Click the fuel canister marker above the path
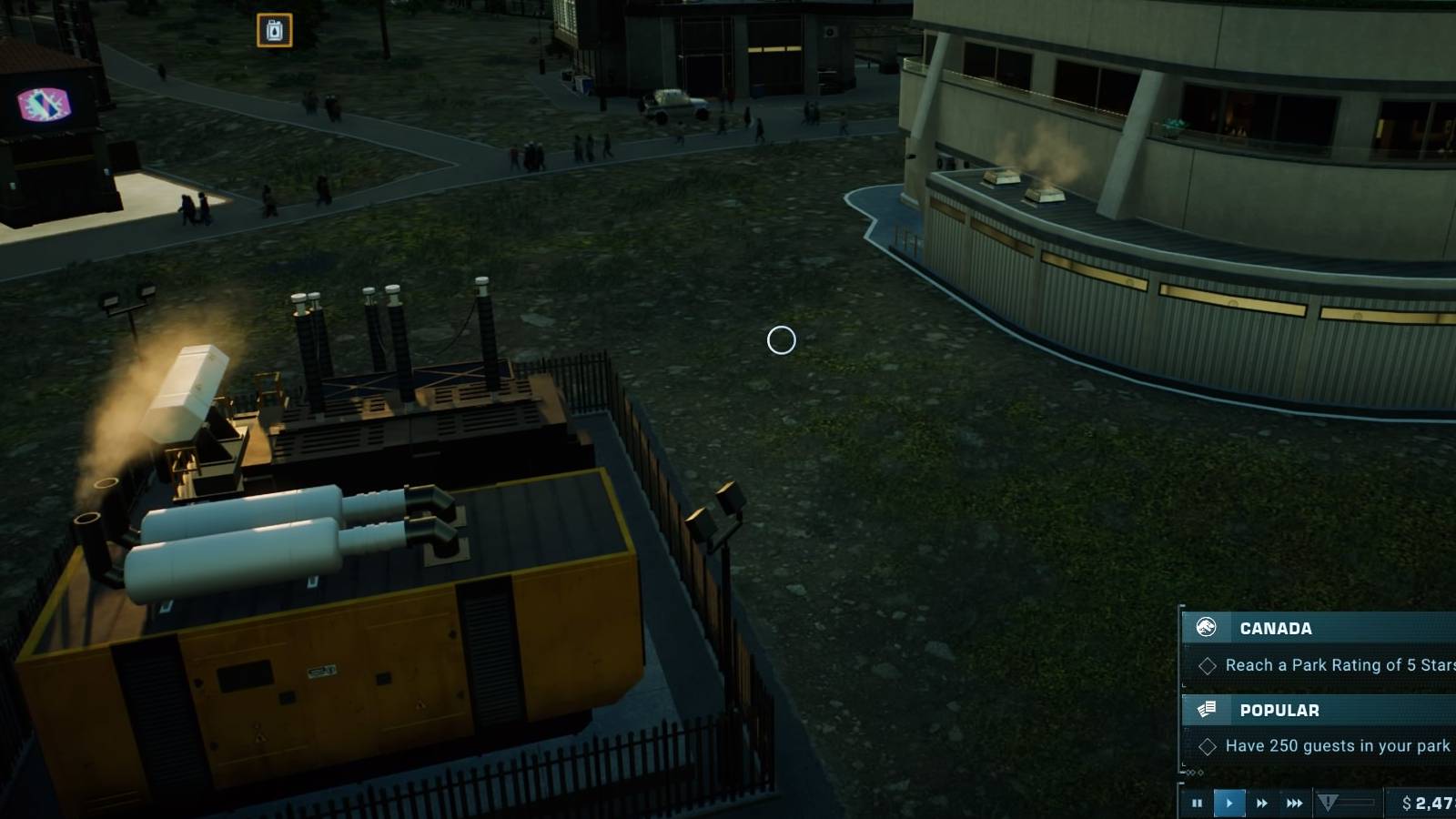The width and height of the screenshot is (1456, 819). [x=274, y=29]
